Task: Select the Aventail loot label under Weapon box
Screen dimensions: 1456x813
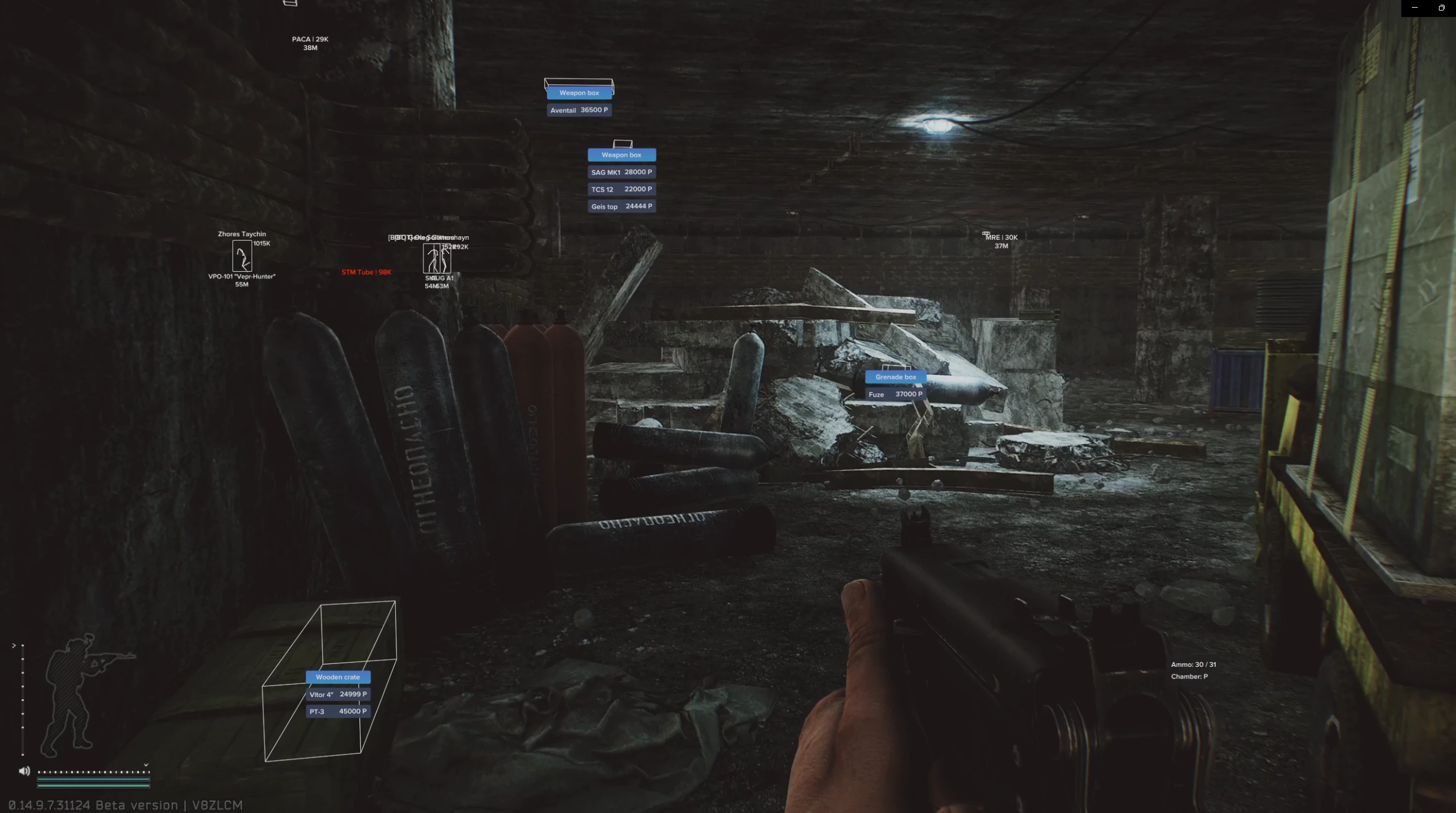Action: [x=579, y=110]
